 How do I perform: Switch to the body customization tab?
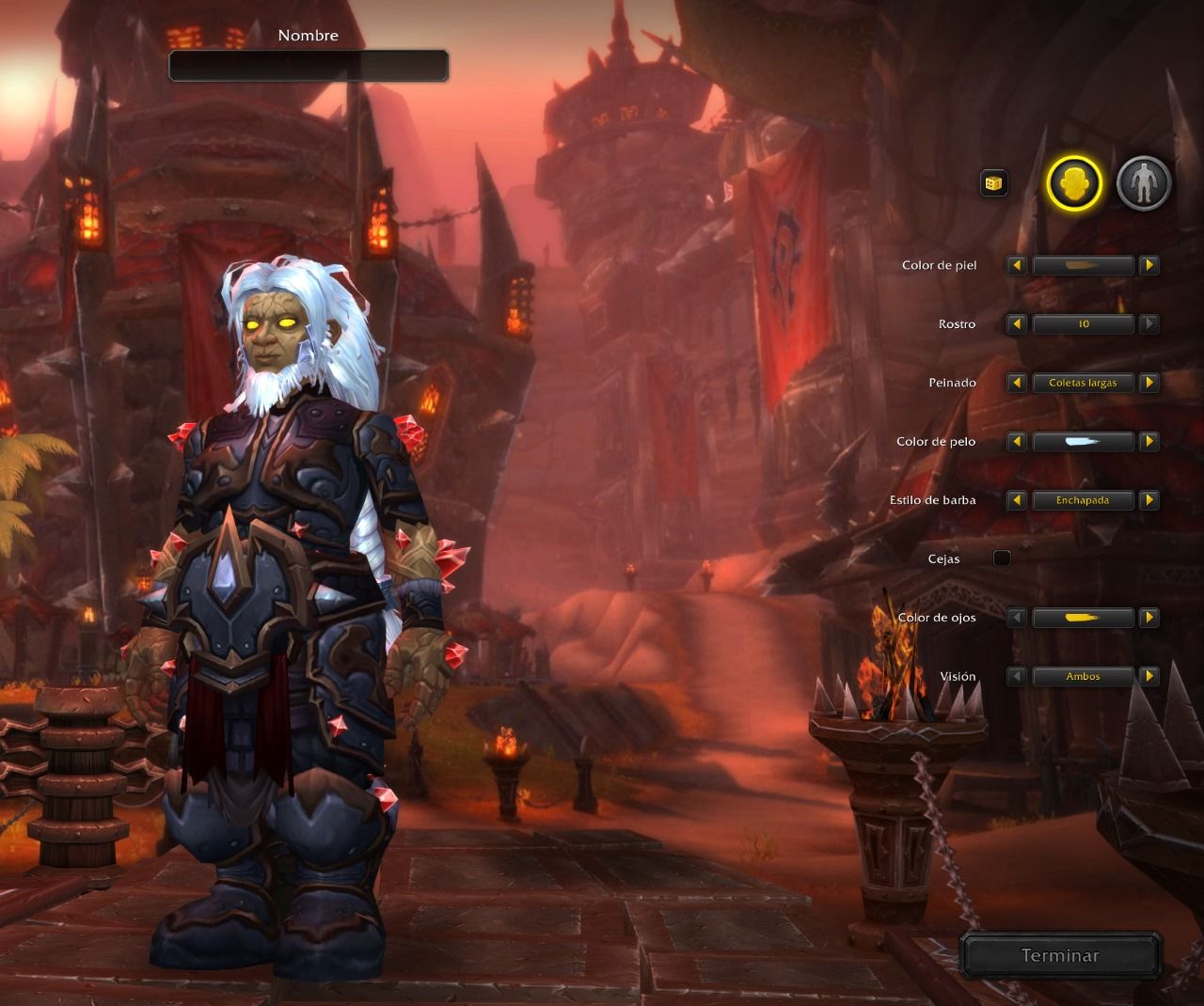(x=1143, y=183)
